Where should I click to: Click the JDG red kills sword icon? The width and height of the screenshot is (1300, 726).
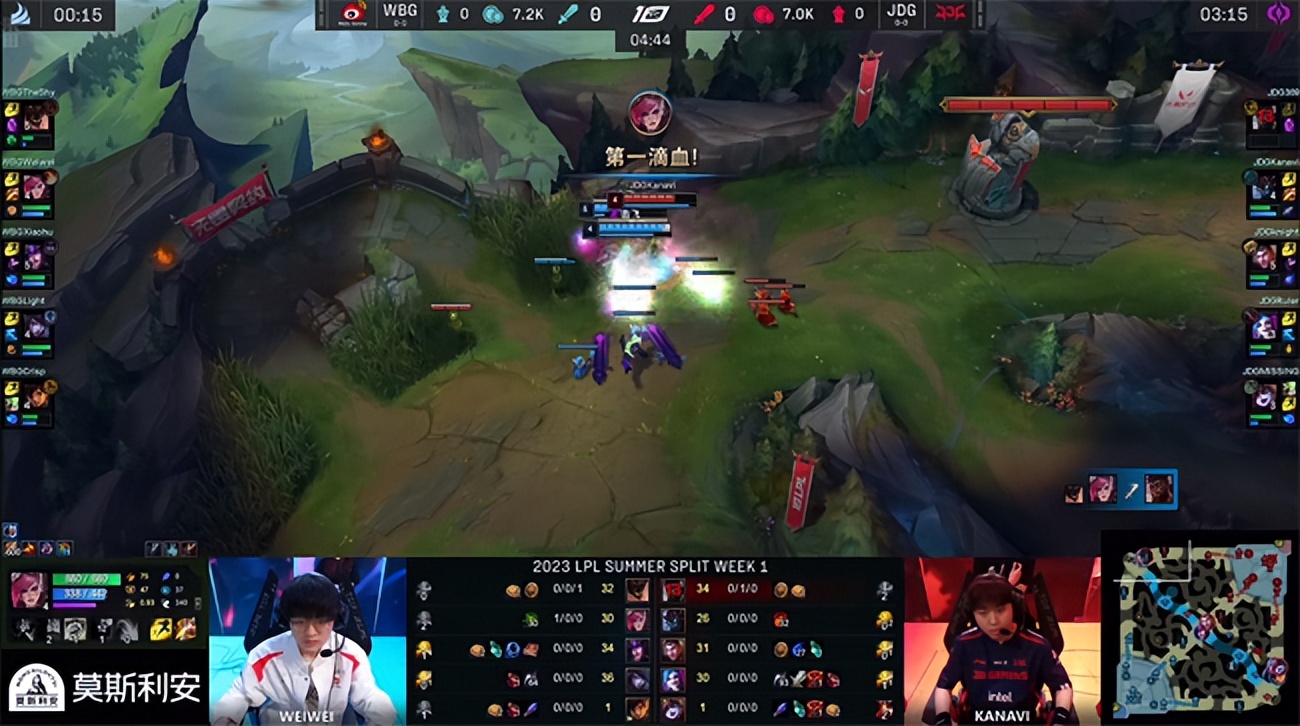click(704, 14)
